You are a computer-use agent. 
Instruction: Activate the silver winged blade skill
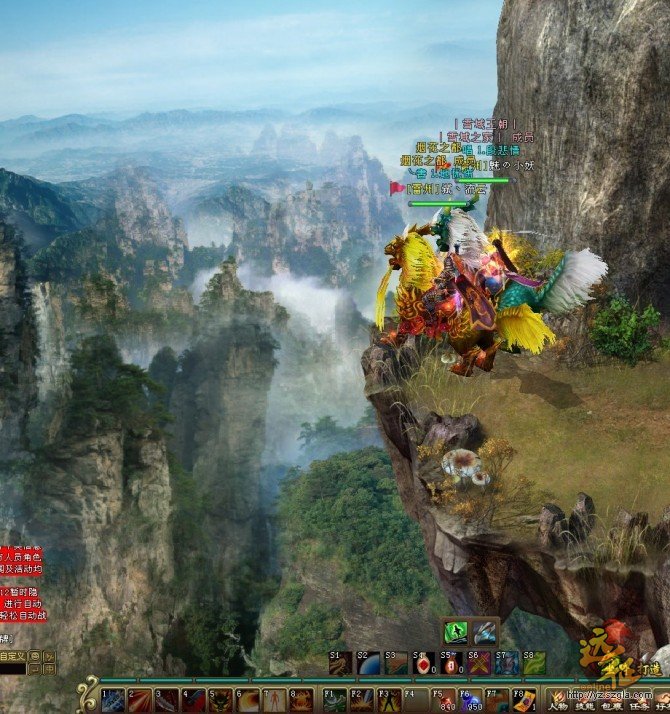484,632
